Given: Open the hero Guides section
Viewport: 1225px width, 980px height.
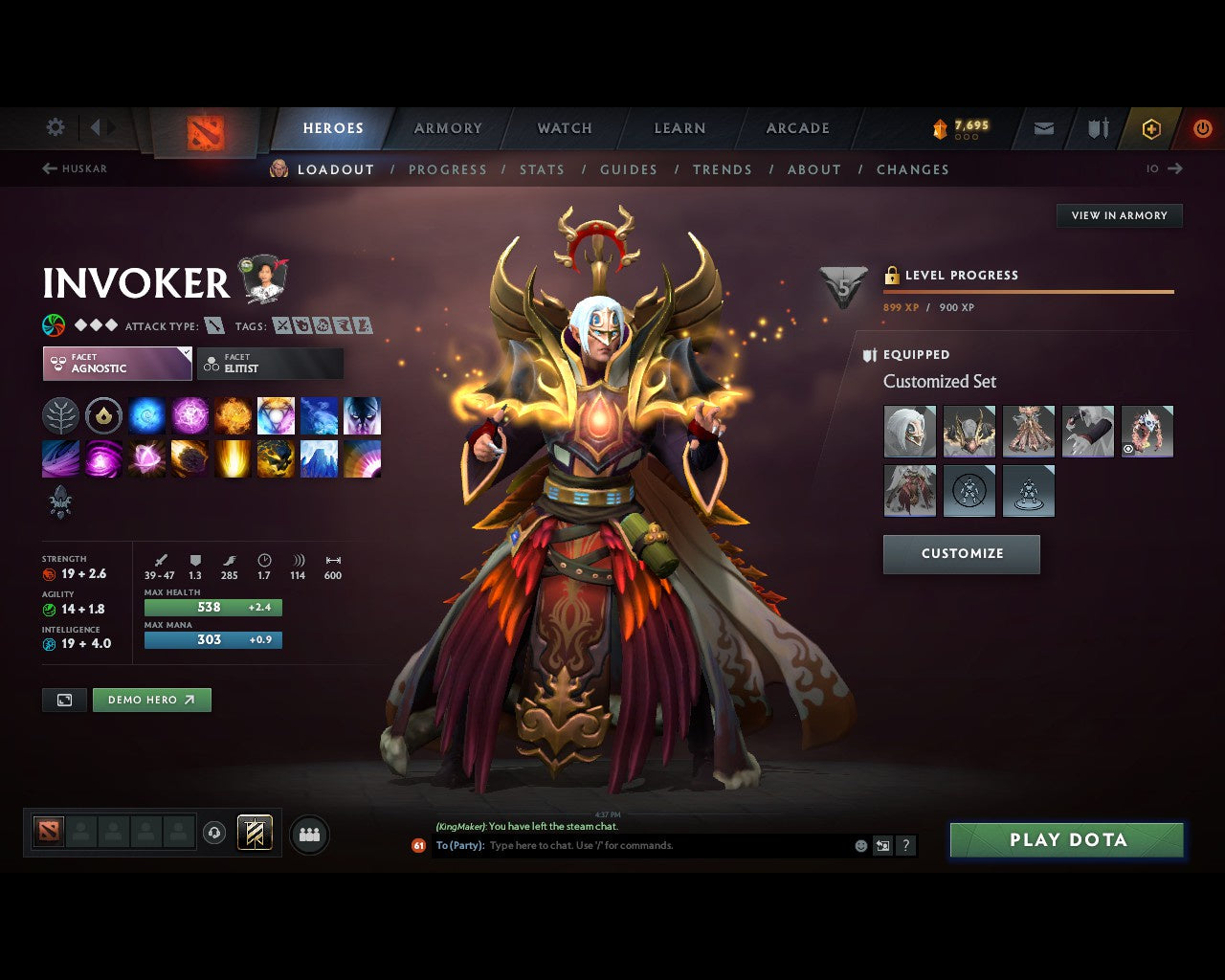Looking at the screenshot, I should 629,169.
